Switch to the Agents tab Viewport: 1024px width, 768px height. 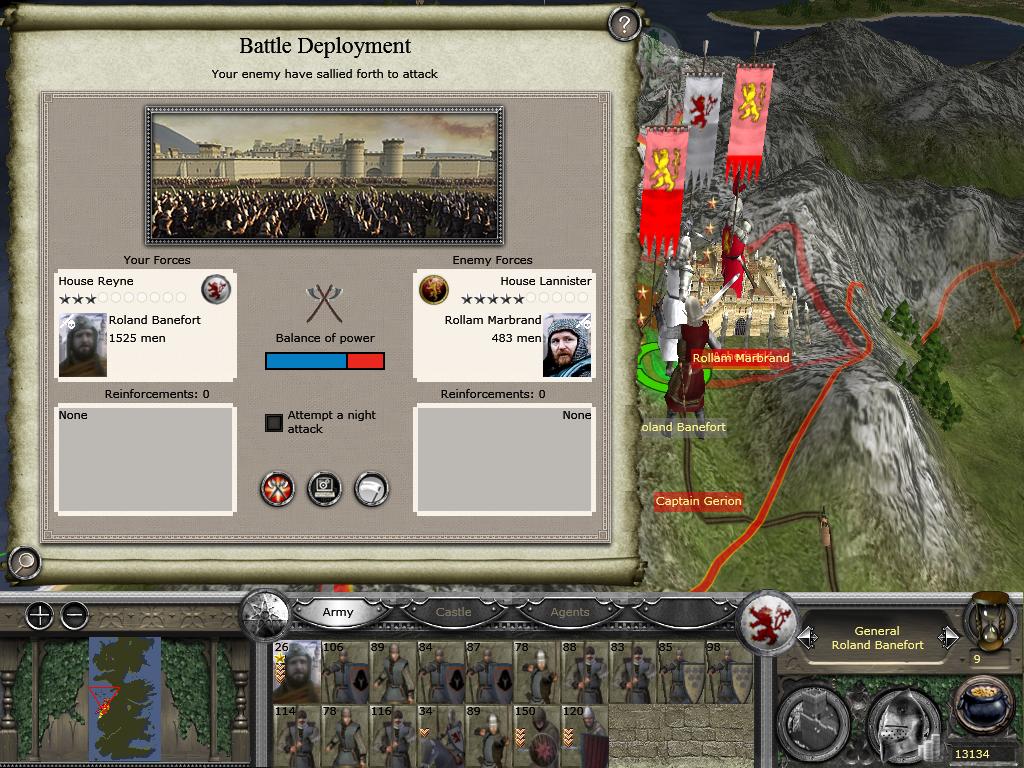pos(570,612)
